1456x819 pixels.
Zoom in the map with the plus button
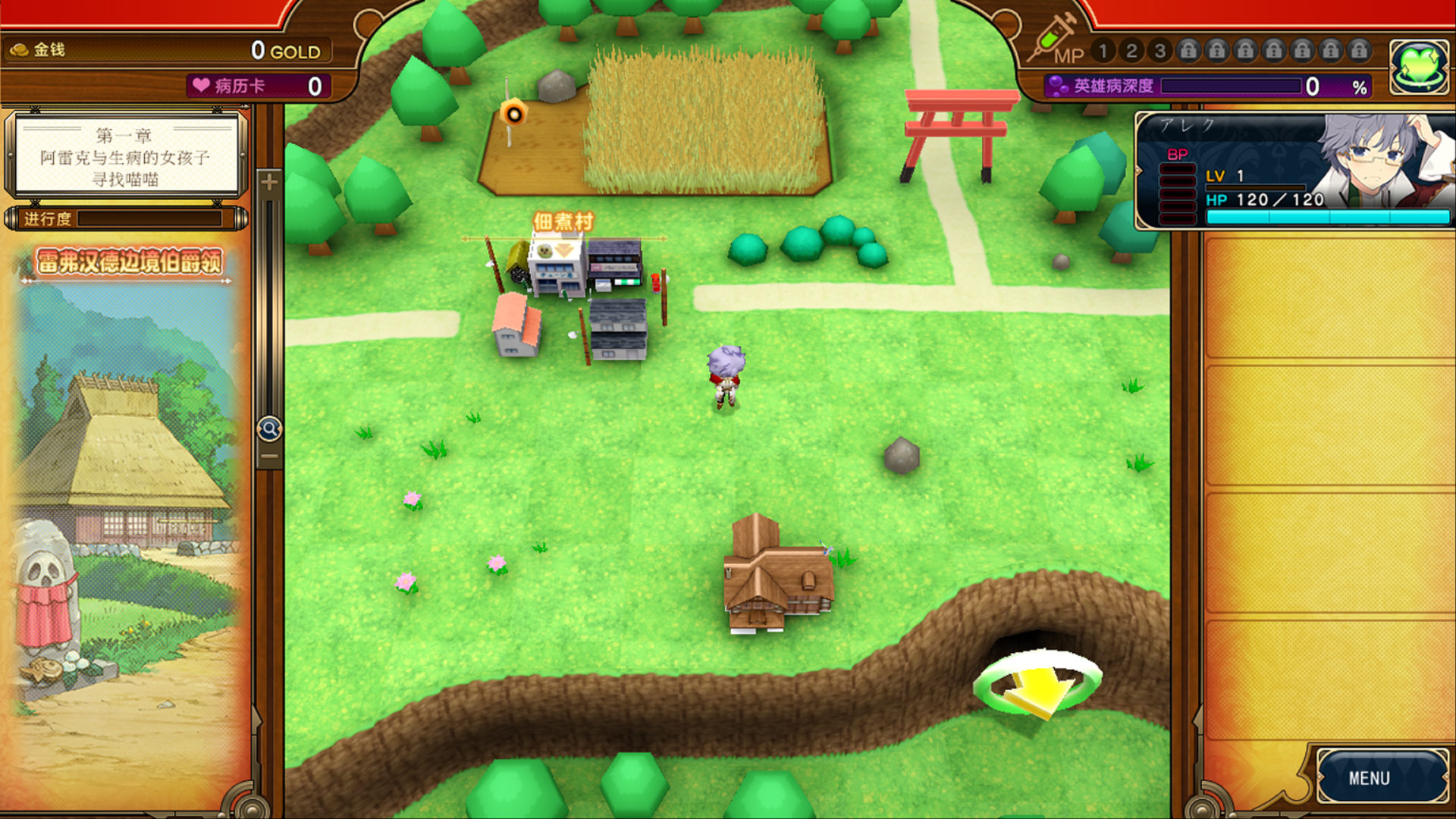point(269,182)
